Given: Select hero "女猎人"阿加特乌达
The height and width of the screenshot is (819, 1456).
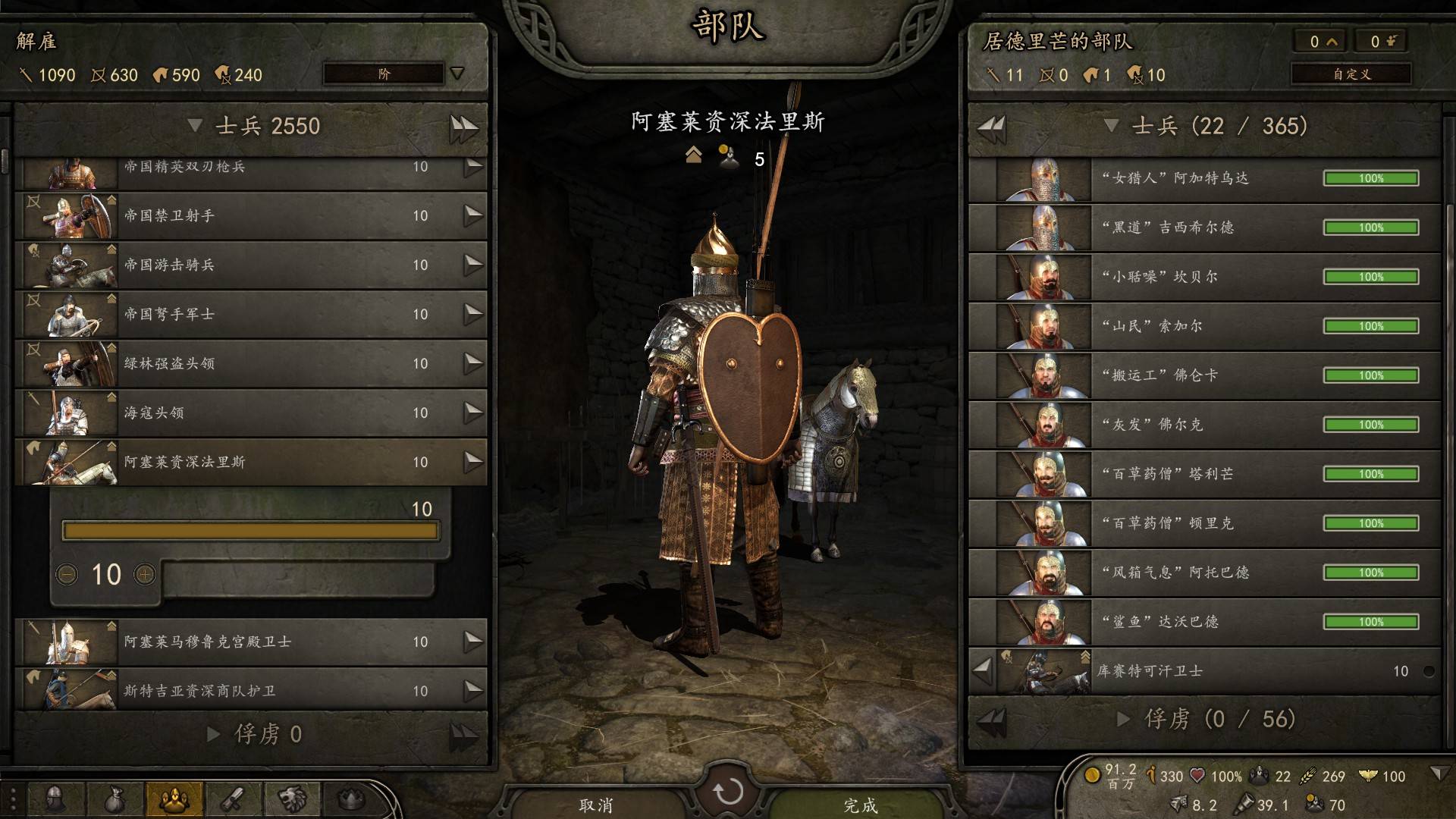Looking at the screenshot, I should tap(1204, 178).
